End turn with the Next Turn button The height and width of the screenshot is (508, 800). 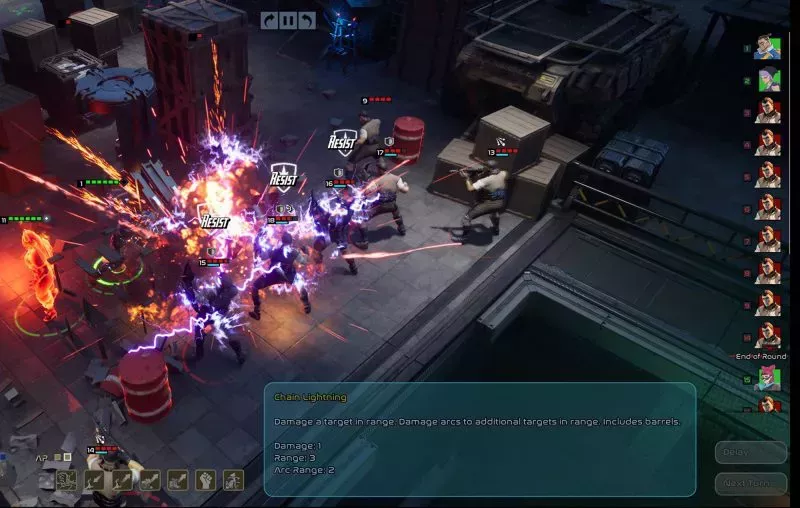click(x=750, y=482)
